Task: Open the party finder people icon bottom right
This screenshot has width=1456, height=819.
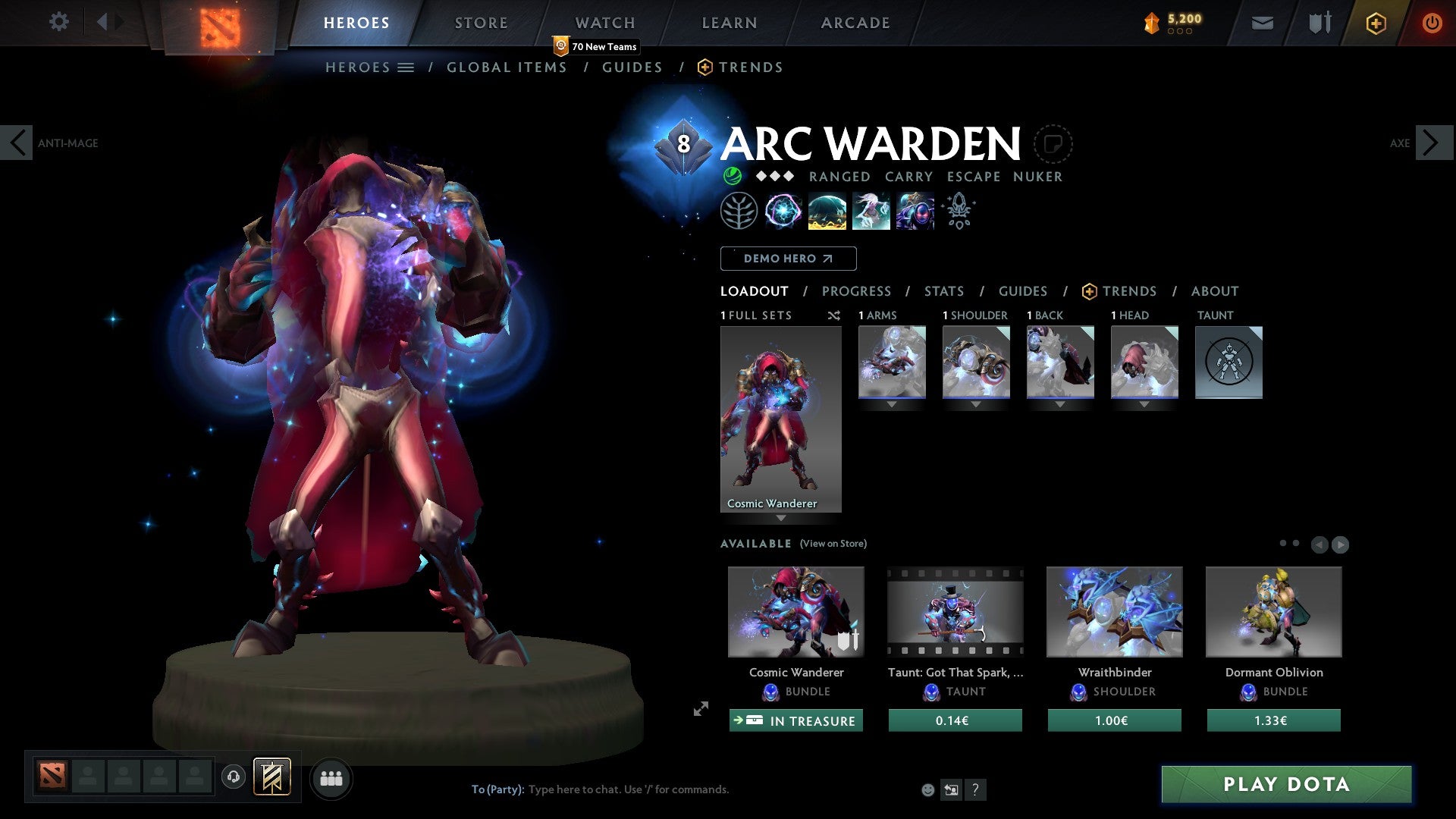Action: click(331, 778)
